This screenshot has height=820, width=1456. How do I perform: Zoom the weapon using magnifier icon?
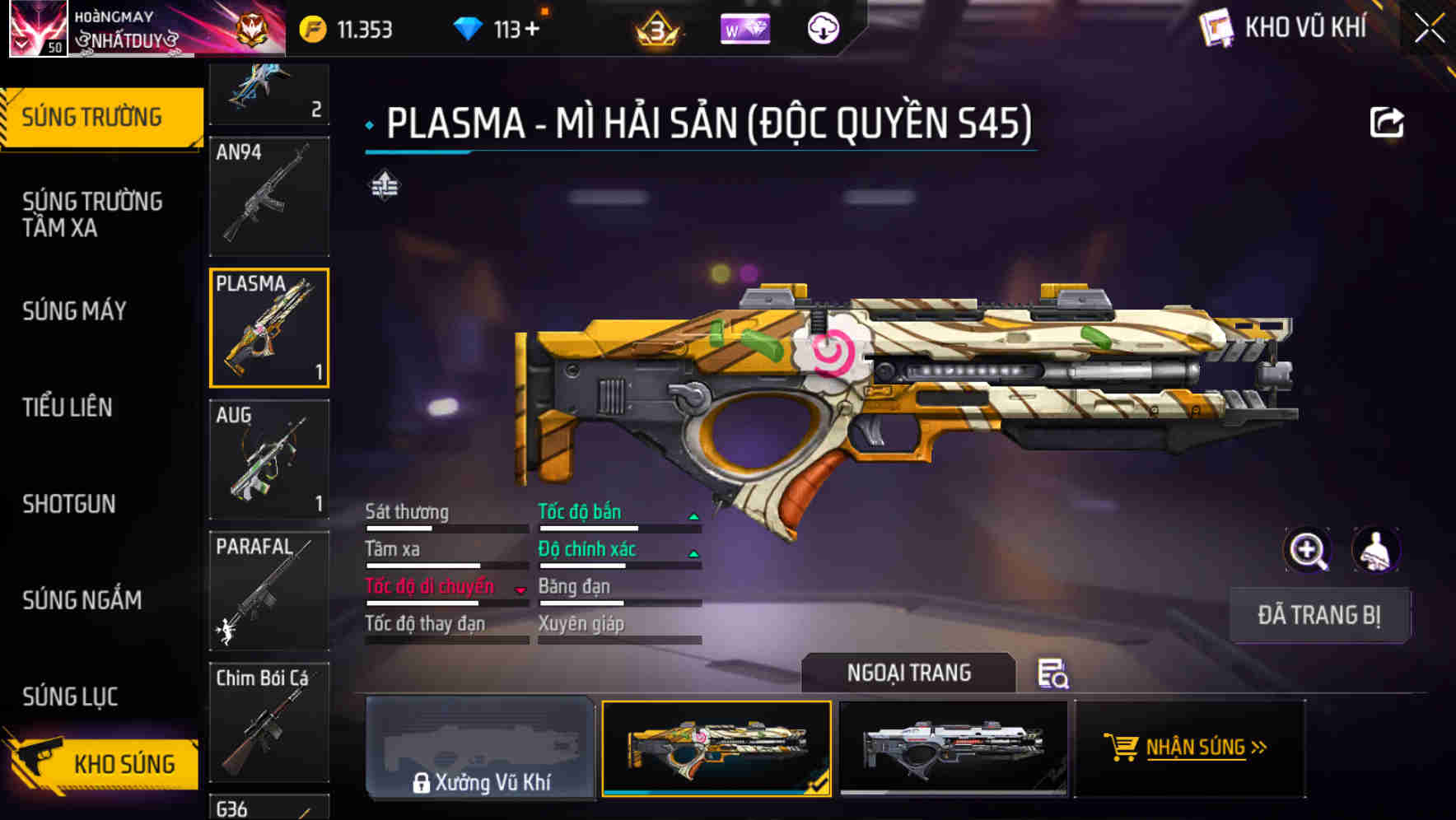1308,550
